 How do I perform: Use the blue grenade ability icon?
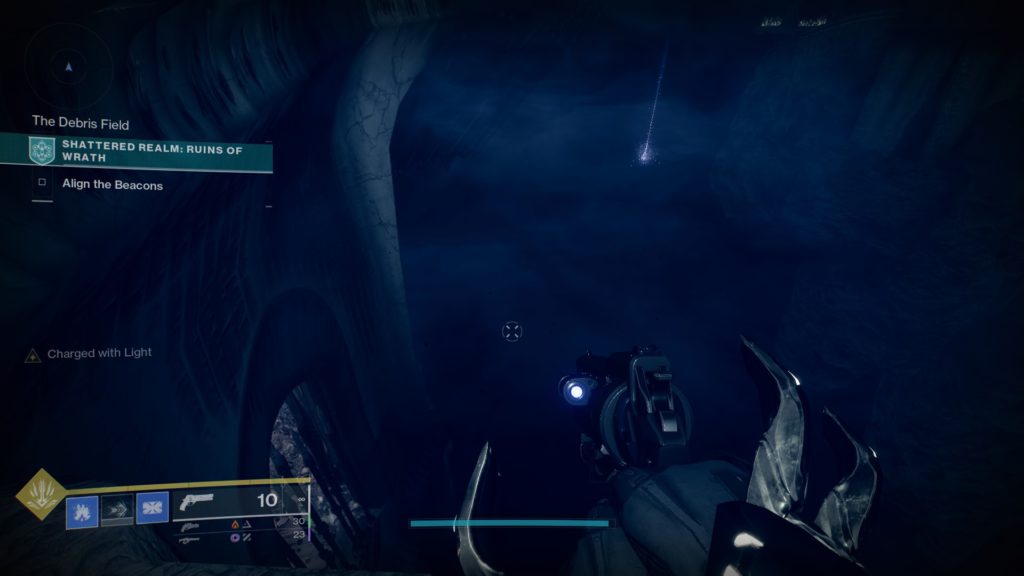pos(82,511)
